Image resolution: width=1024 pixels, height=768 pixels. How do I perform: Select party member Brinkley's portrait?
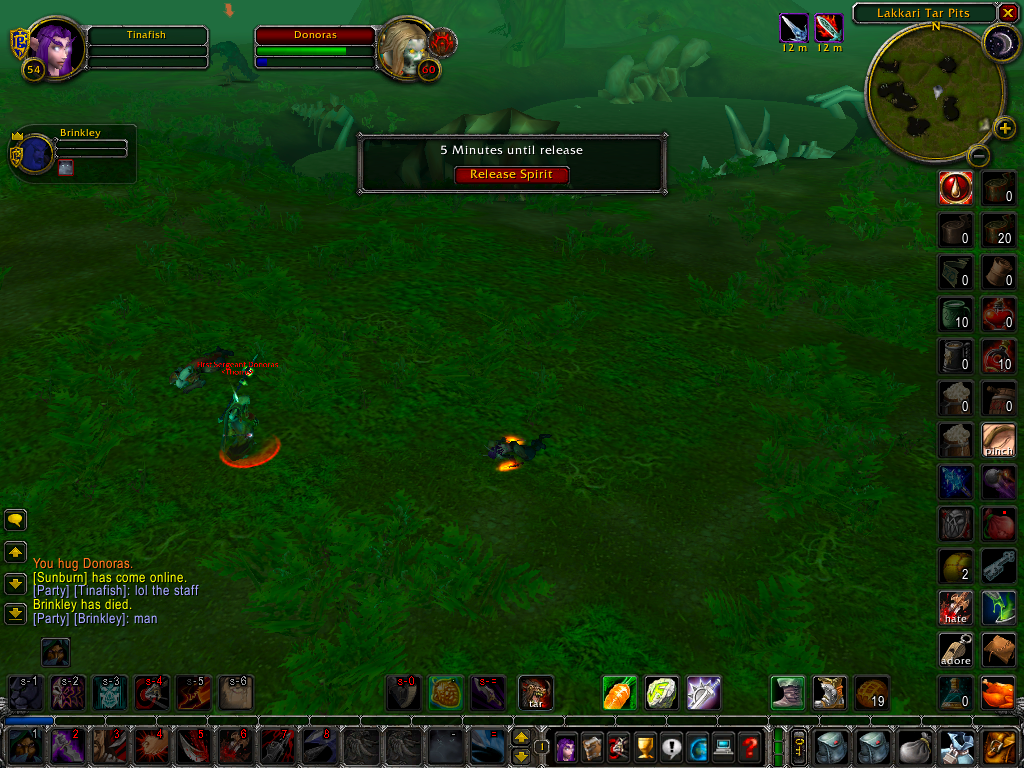pos(35,154)
